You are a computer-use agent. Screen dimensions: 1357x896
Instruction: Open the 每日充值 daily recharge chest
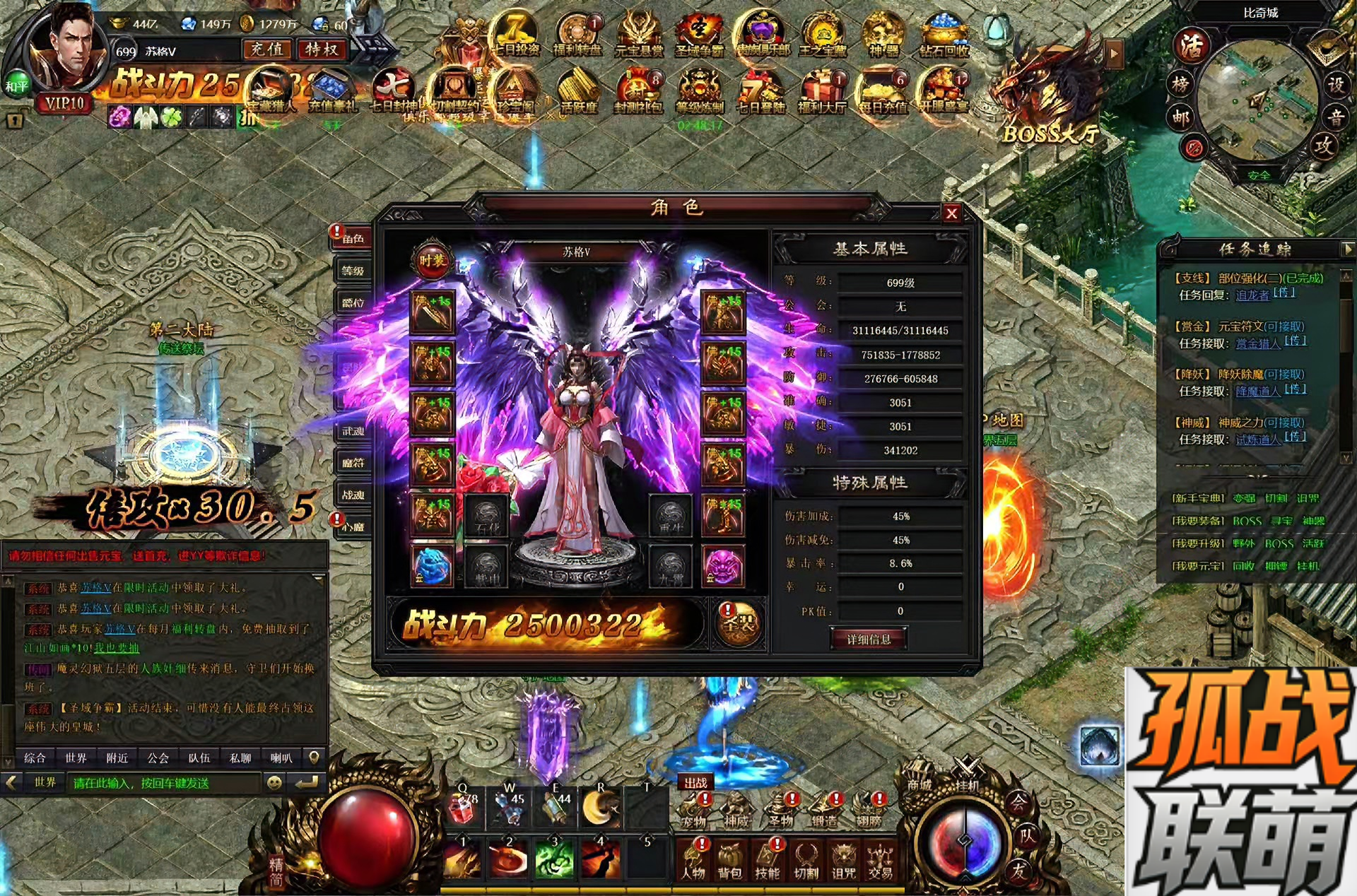883,92
